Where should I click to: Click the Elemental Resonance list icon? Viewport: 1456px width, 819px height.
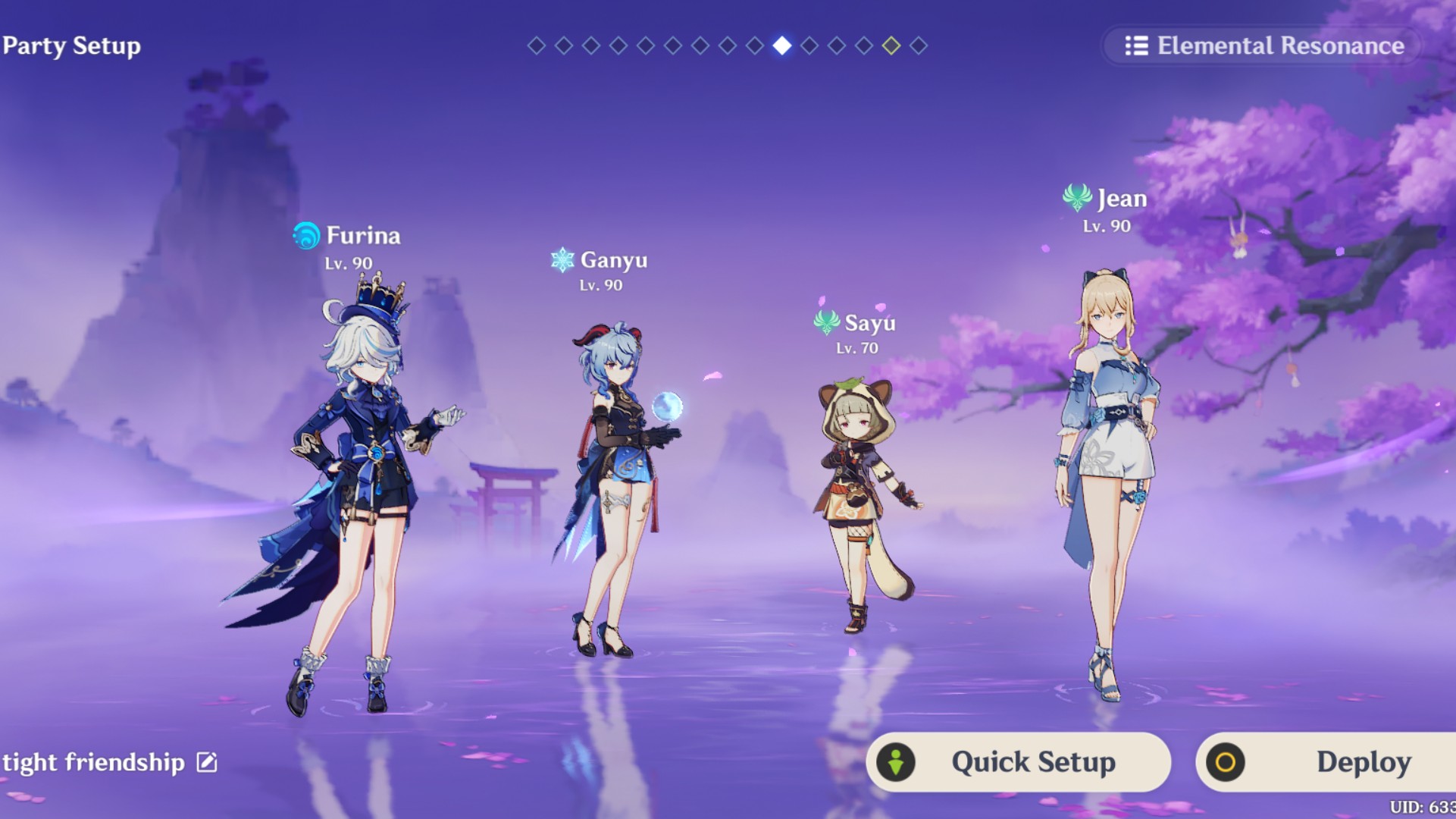pyautogui.click(x=1136, y=46)
